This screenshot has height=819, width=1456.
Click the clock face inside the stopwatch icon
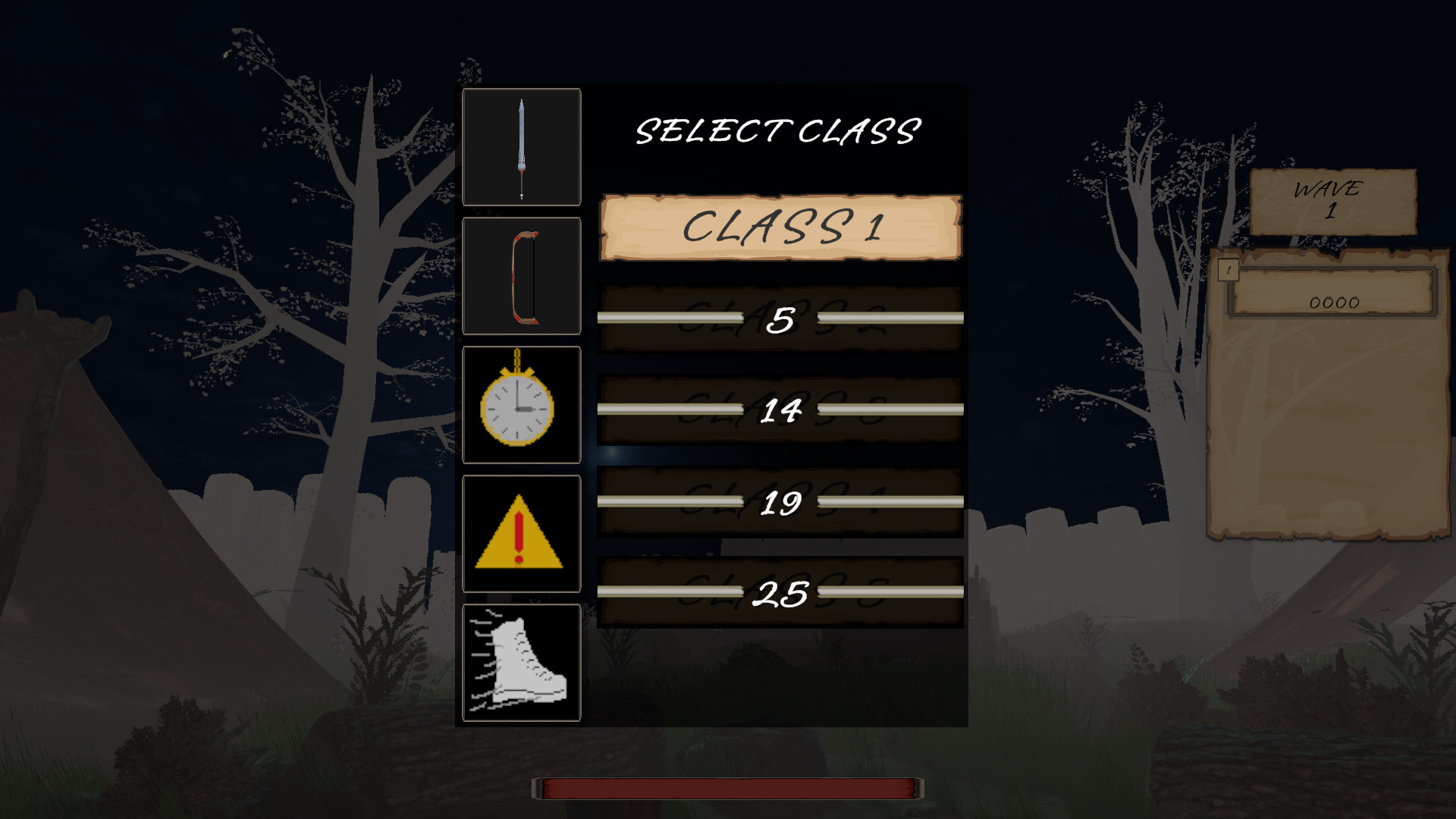516,409
